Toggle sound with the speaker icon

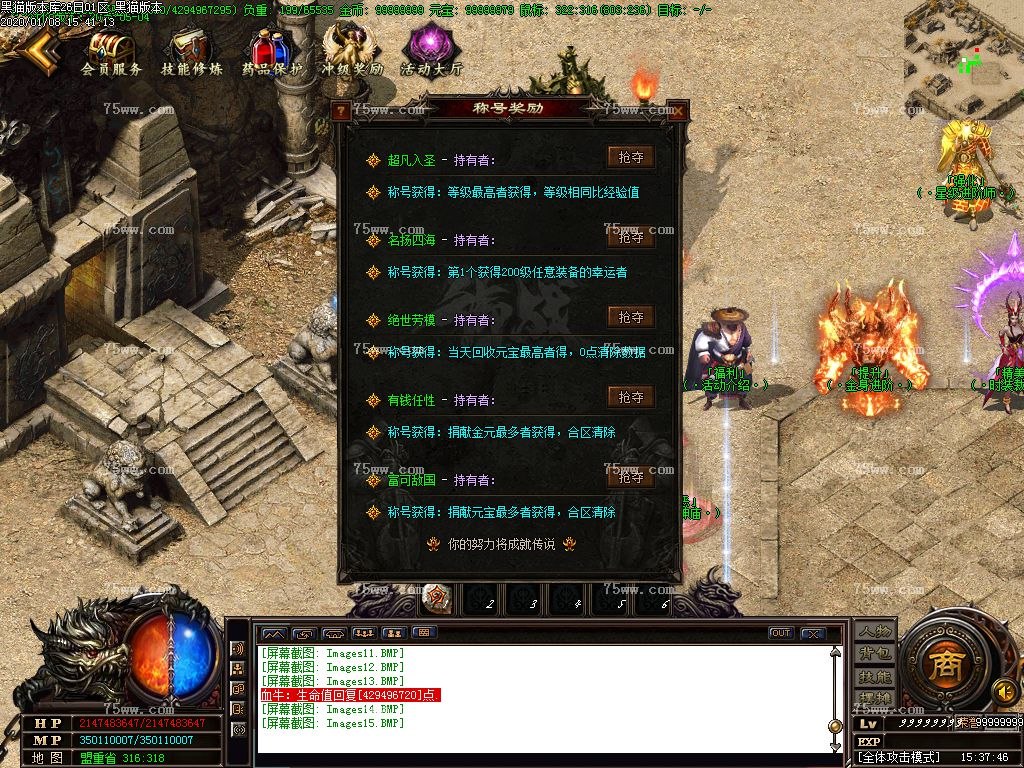pyautogui.click(x=1003, y=691)
